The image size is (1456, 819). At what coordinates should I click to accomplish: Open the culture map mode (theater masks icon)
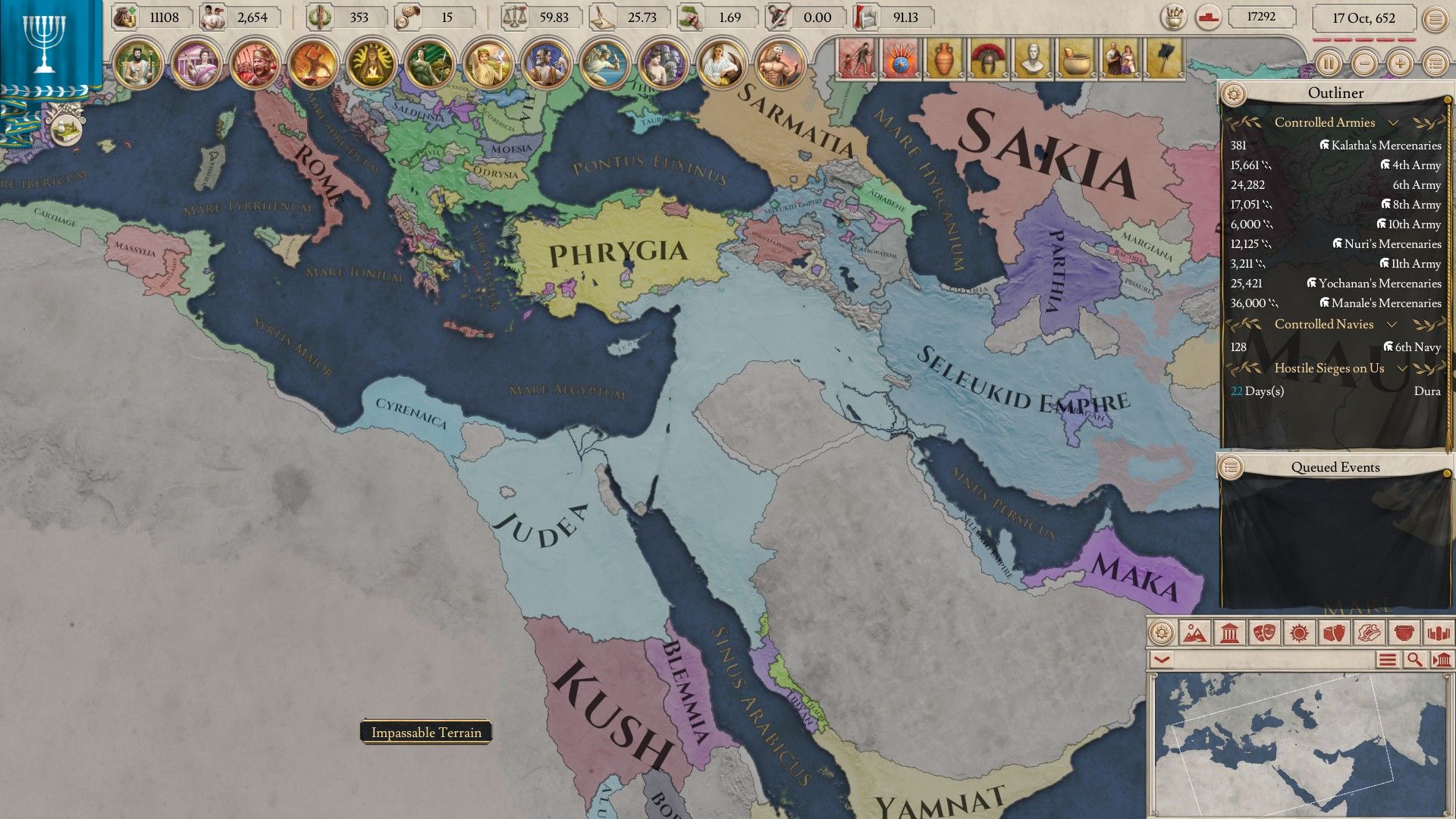(x=1263, y=634)
